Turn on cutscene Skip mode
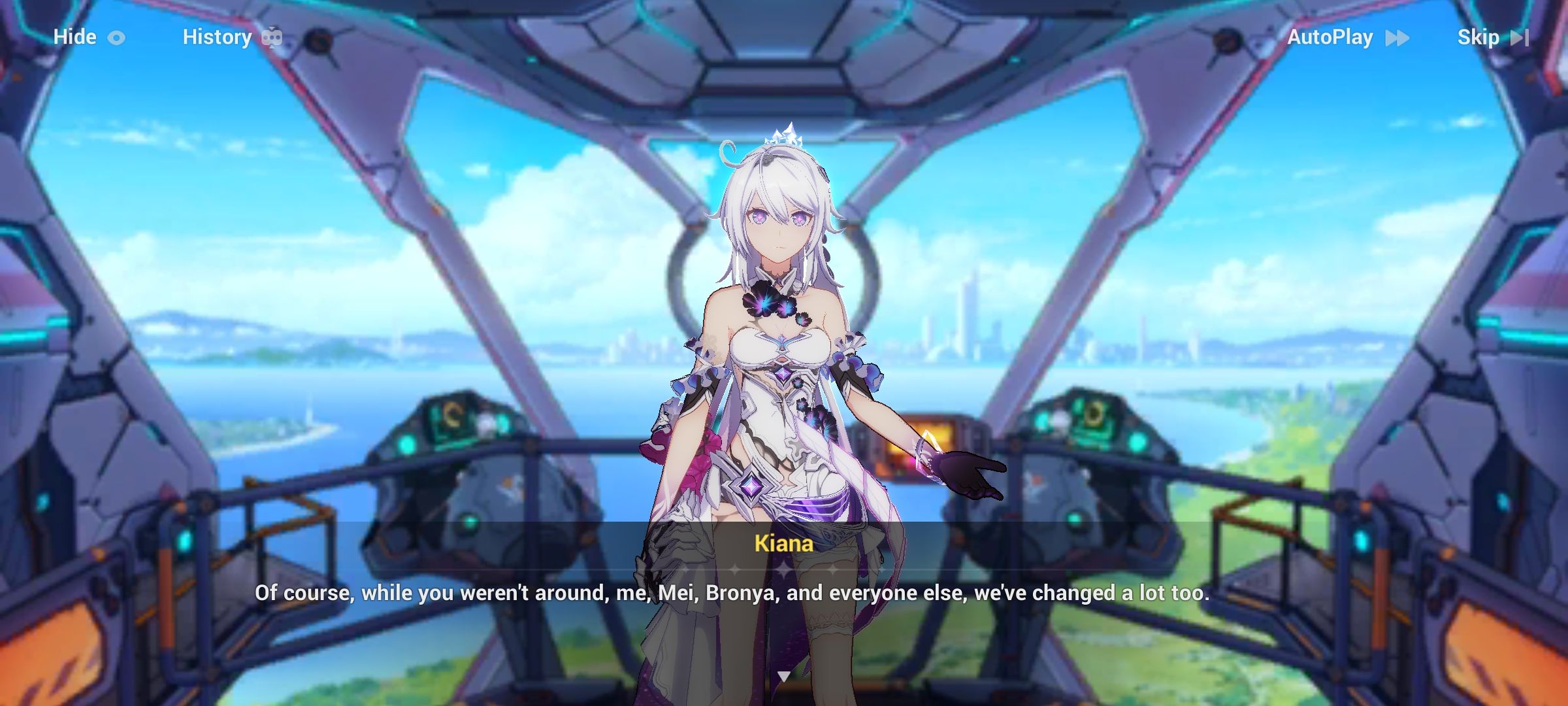This screenshot has height=706, width=1568. click(x=1479, y=37)
